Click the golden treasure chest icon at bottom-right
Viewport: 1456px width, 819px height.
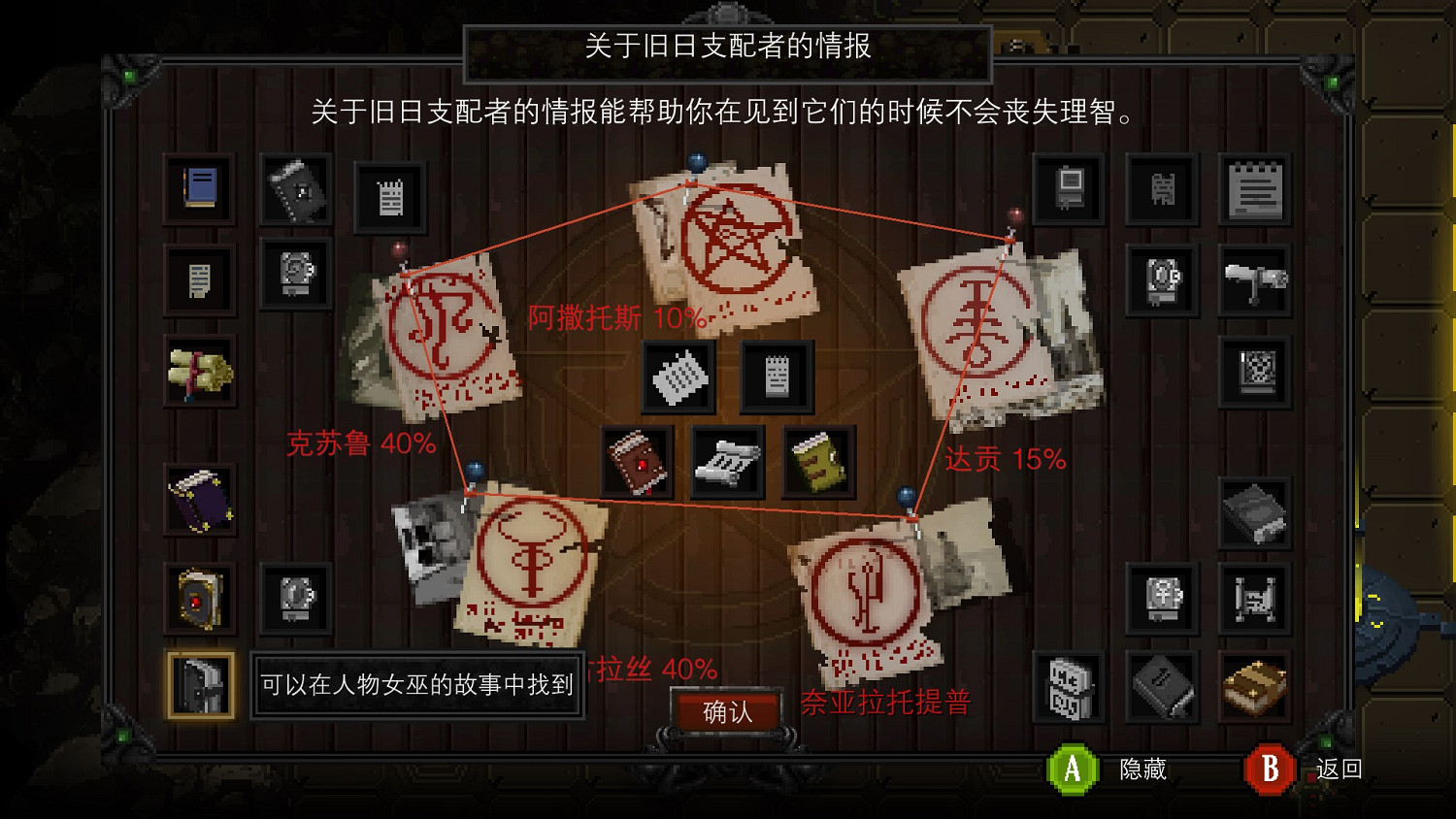click(x=1255, y=684)
